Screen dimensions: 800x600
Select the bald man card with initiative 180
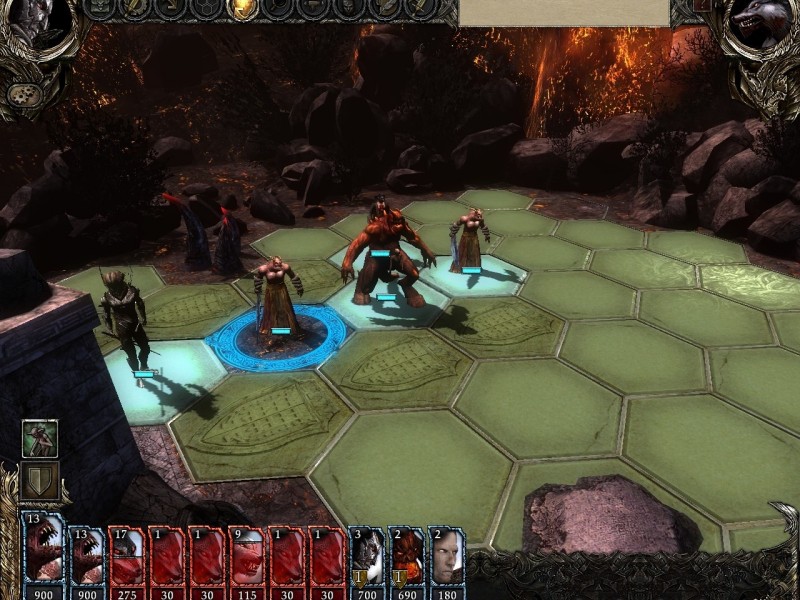point(446,555)
